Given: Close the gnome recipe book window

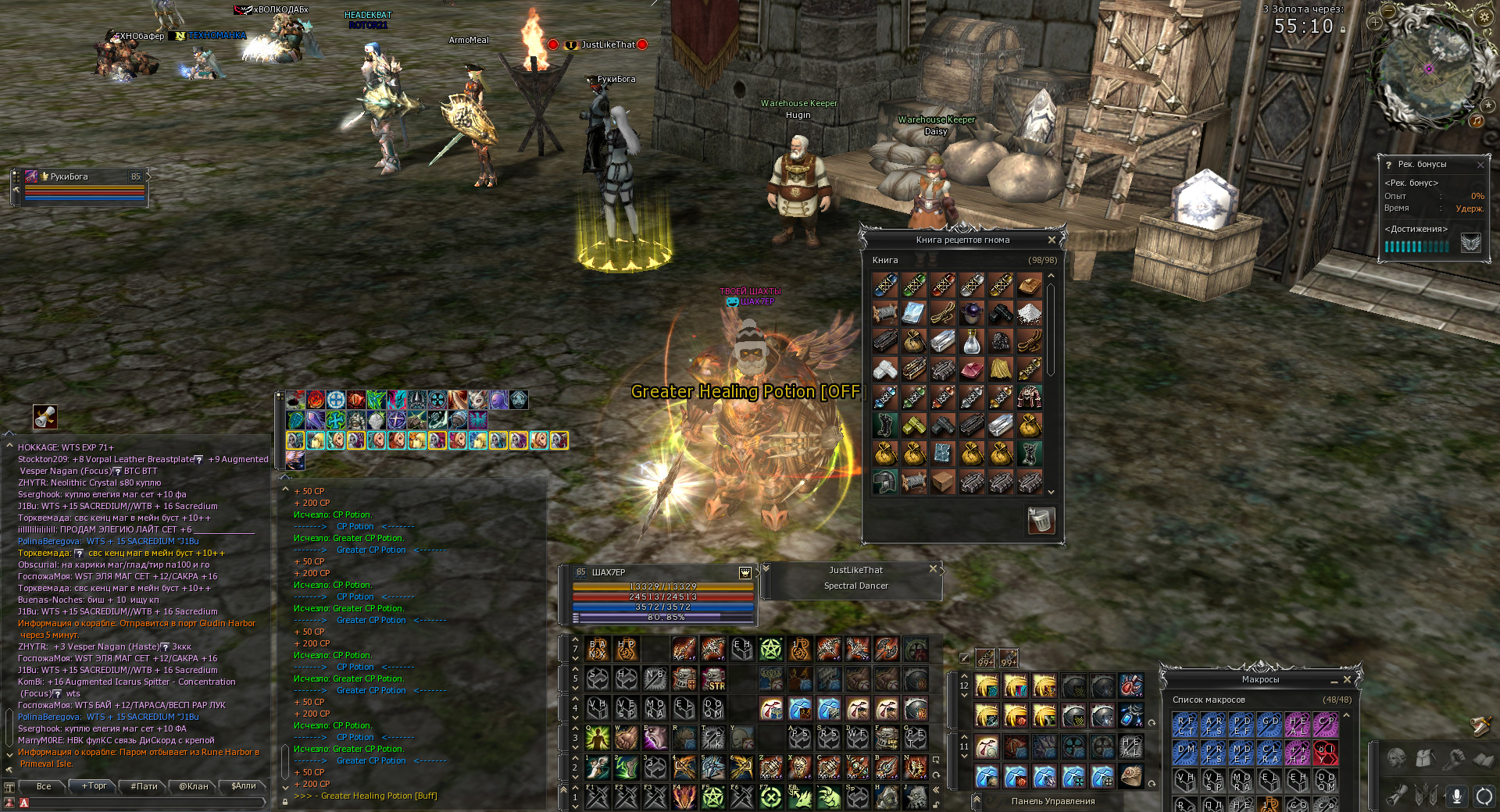Looking at the screenshot, I should tap(1052, 240).
